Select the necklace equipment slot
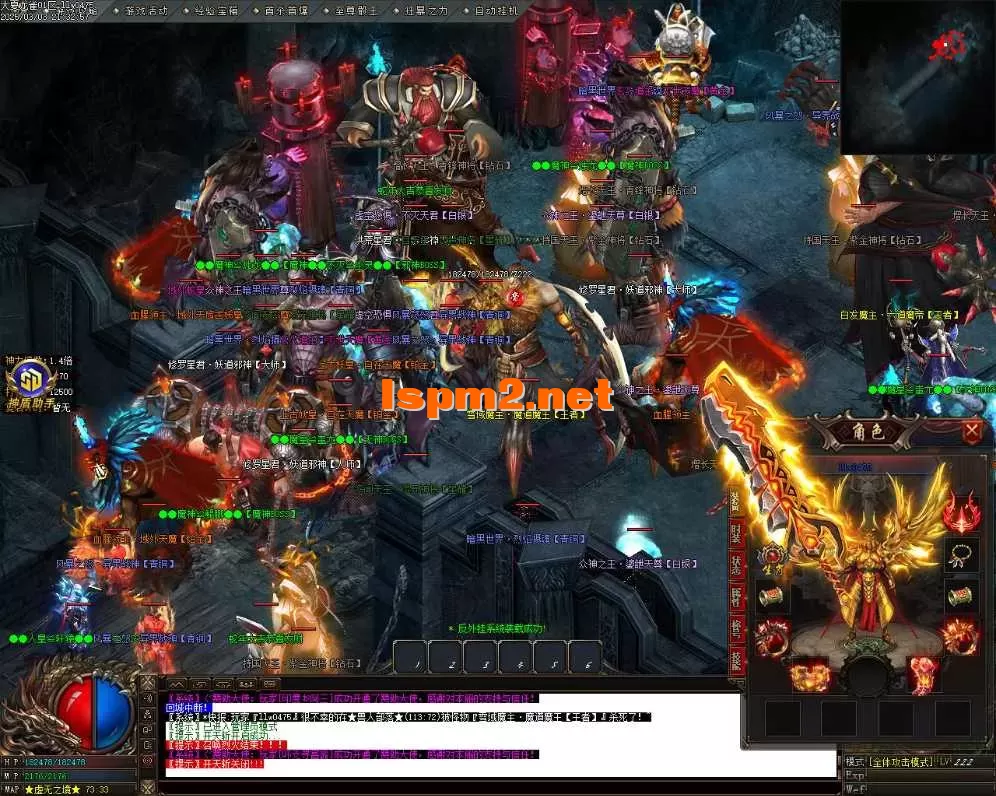Viewport: 996px width, 796px height. pos(962,556)
